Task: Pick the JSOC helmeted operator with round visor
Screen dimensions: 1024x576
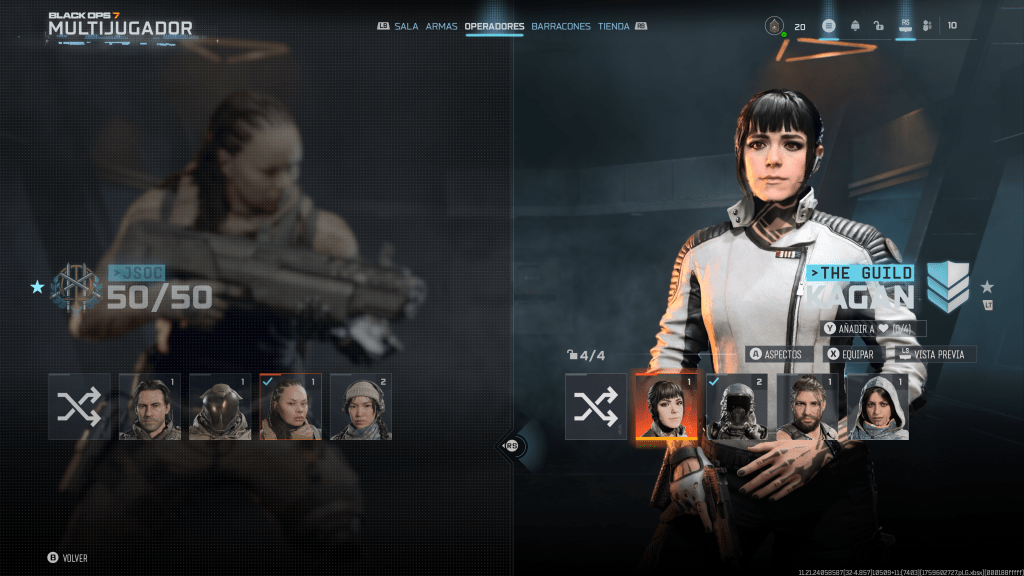Action: [x=220, y=407]
